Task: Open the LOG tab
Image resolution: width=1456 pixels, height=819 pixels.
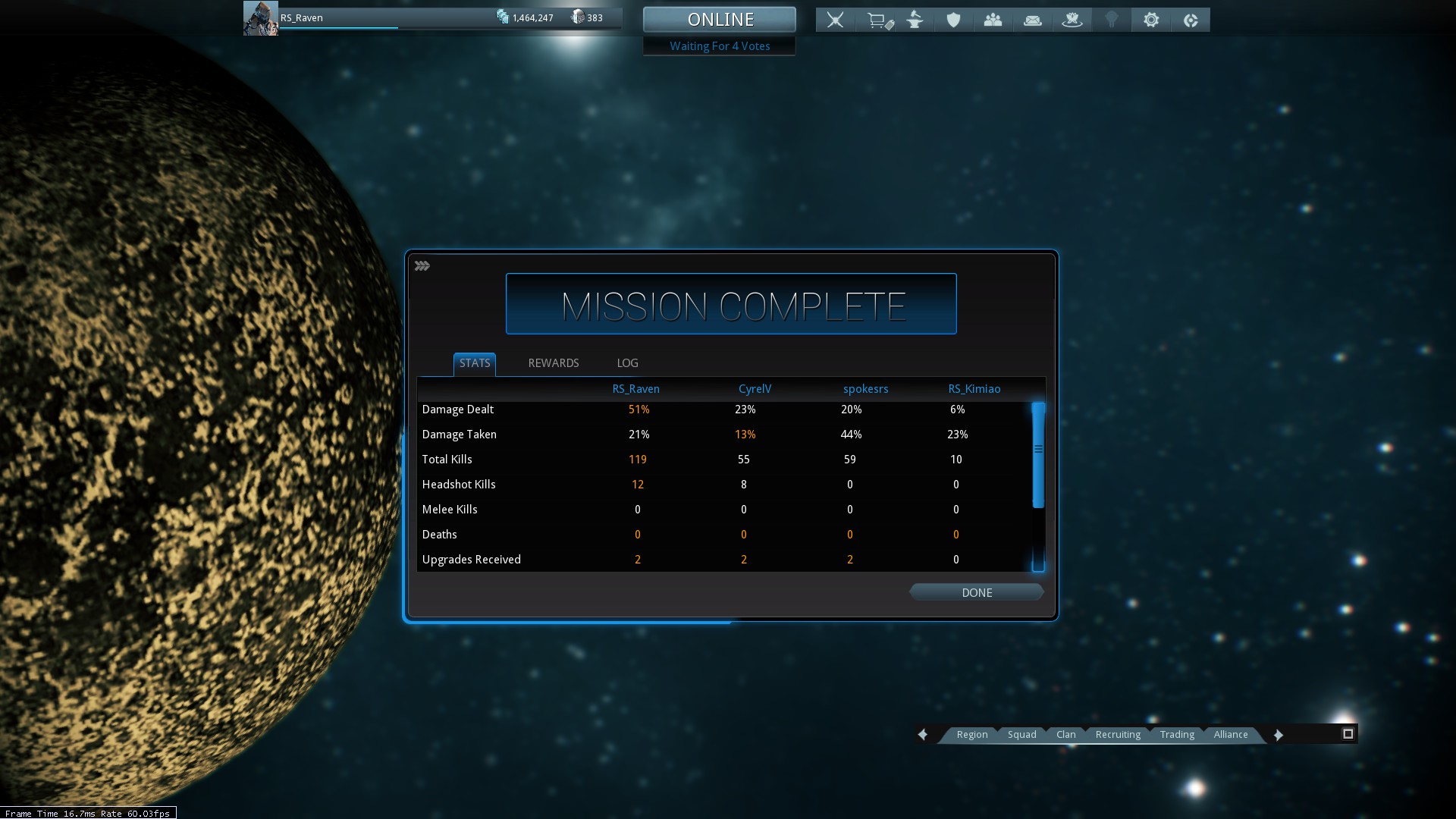Action: (x=627, y=363)
